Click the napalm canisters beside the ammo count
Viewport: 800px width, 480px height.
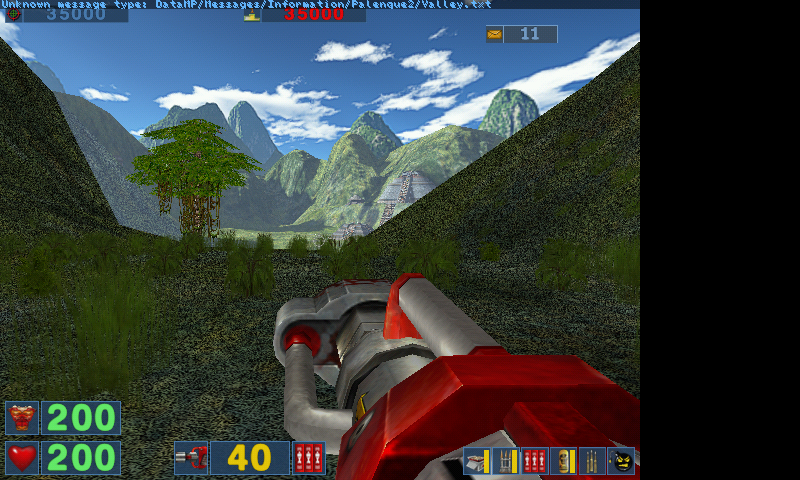pos(309,458)
